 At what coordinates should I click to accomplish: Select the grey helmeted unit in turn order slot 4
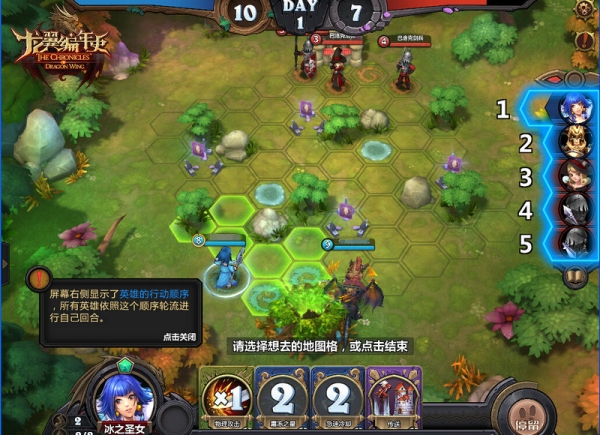573,209
